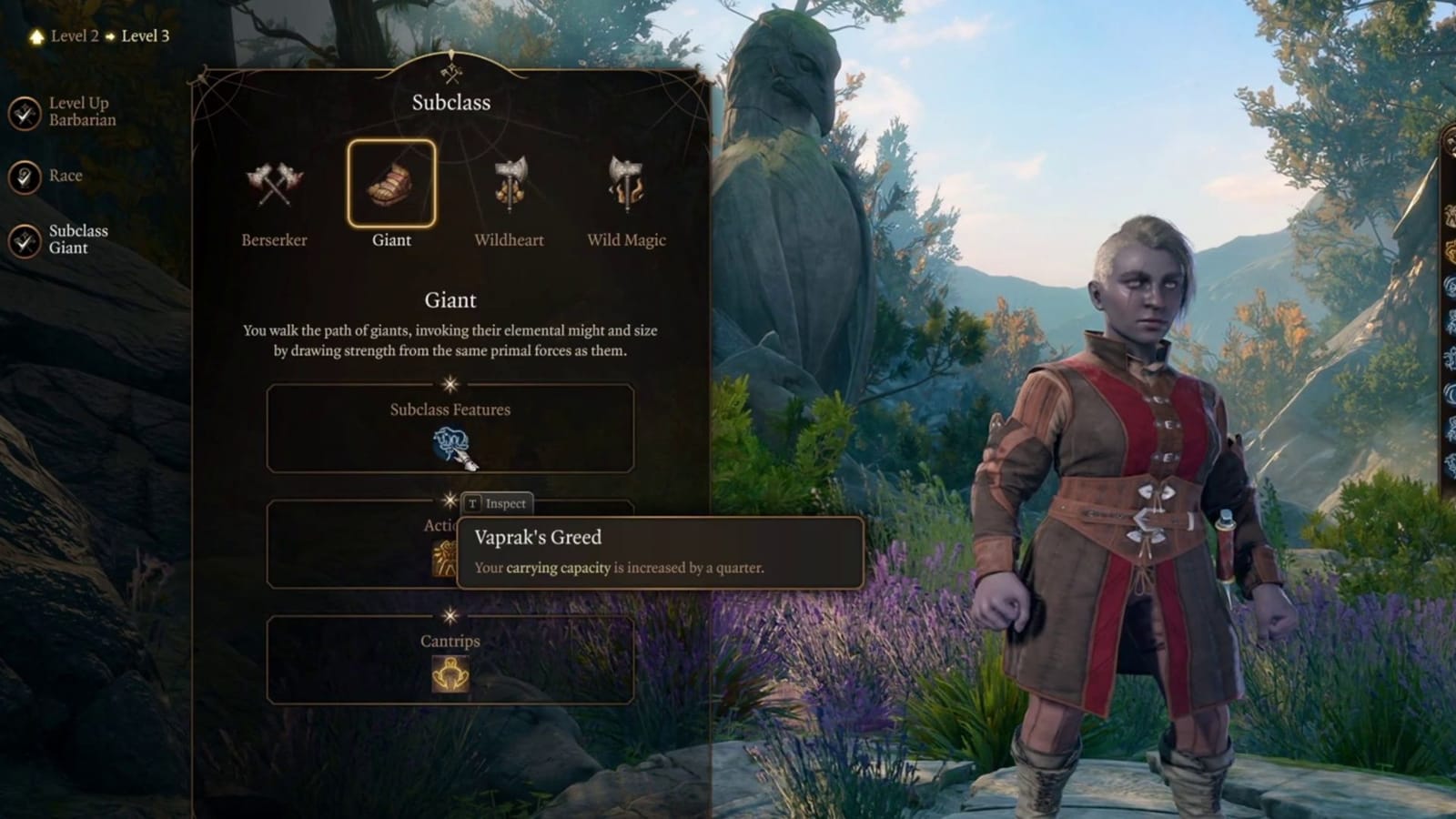The height and width of the screenshot is (819, 1456).
Task: Toggle the Race step checkmark circle
Action: point(25,175)
